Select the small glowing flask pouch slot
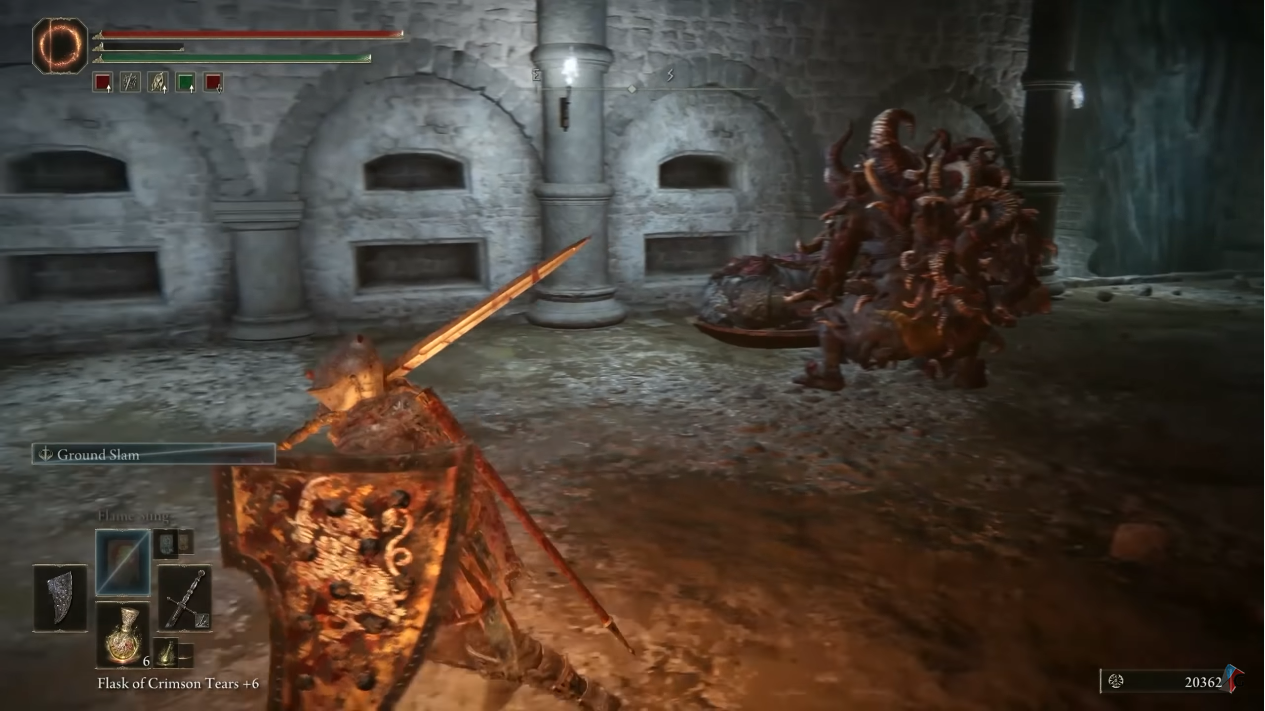Image resolution: width=1265 pixels, height=711 pixels. 166,652
